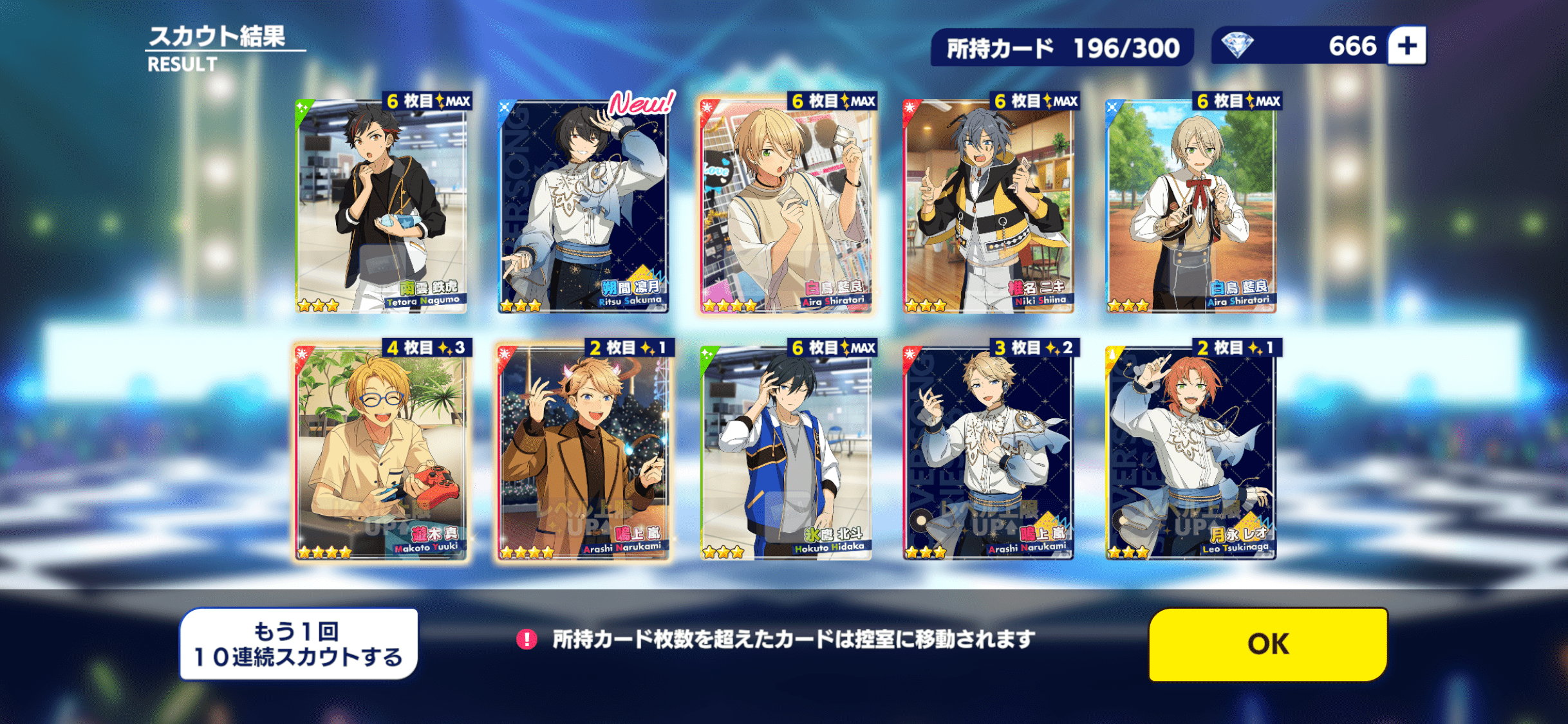Screen dimensions: 1568x724
Task: Select the Tetora Nagumo card
Action: pos(381,206)
